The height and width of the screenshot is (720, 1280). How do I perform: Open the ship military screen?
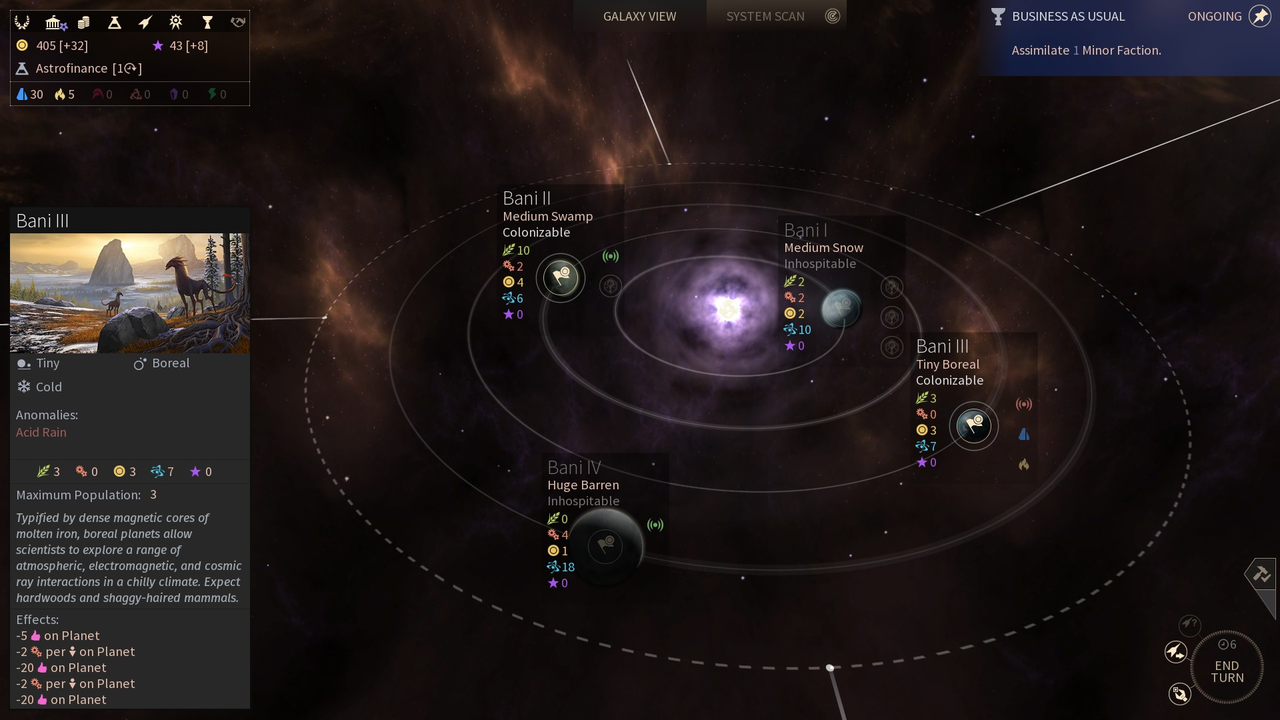coord(145,22)
